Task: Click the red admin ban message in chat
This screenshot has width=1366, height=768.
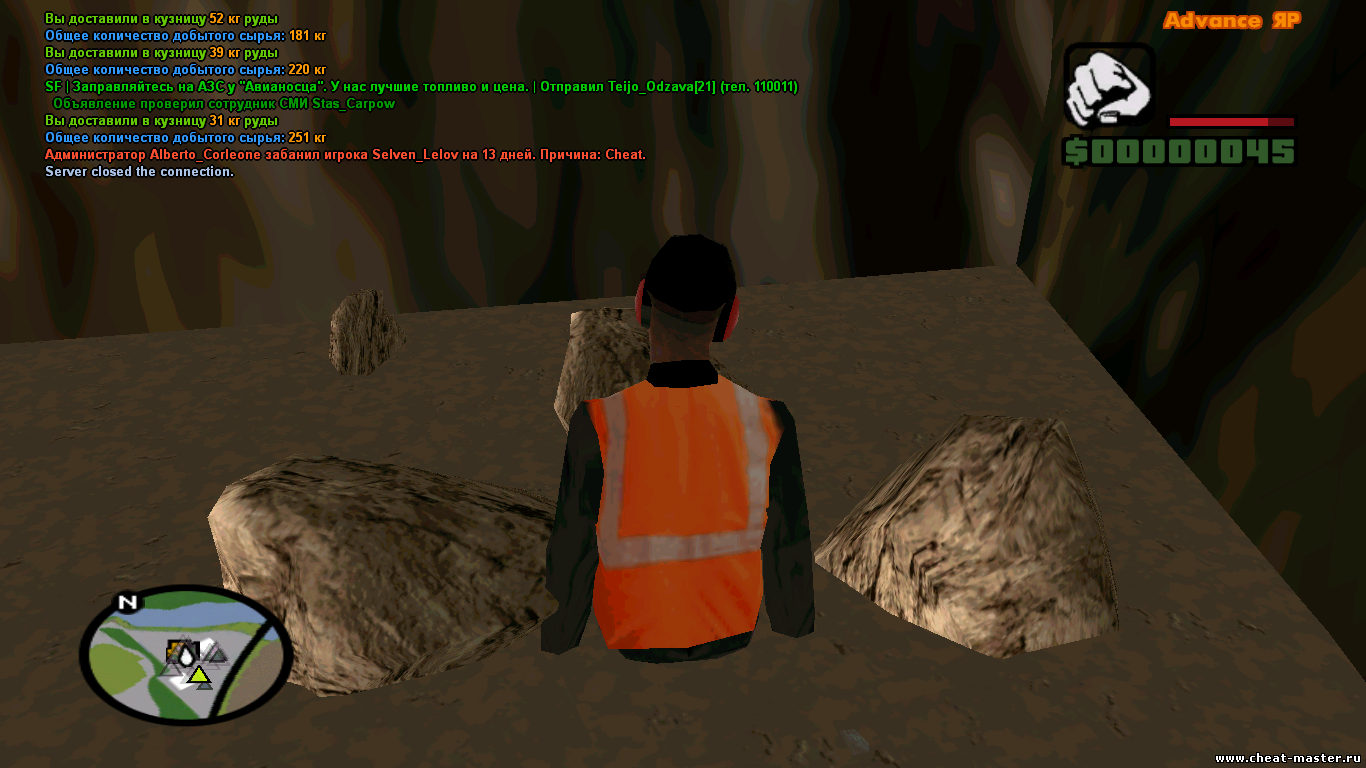Action: tap(345, 155)
